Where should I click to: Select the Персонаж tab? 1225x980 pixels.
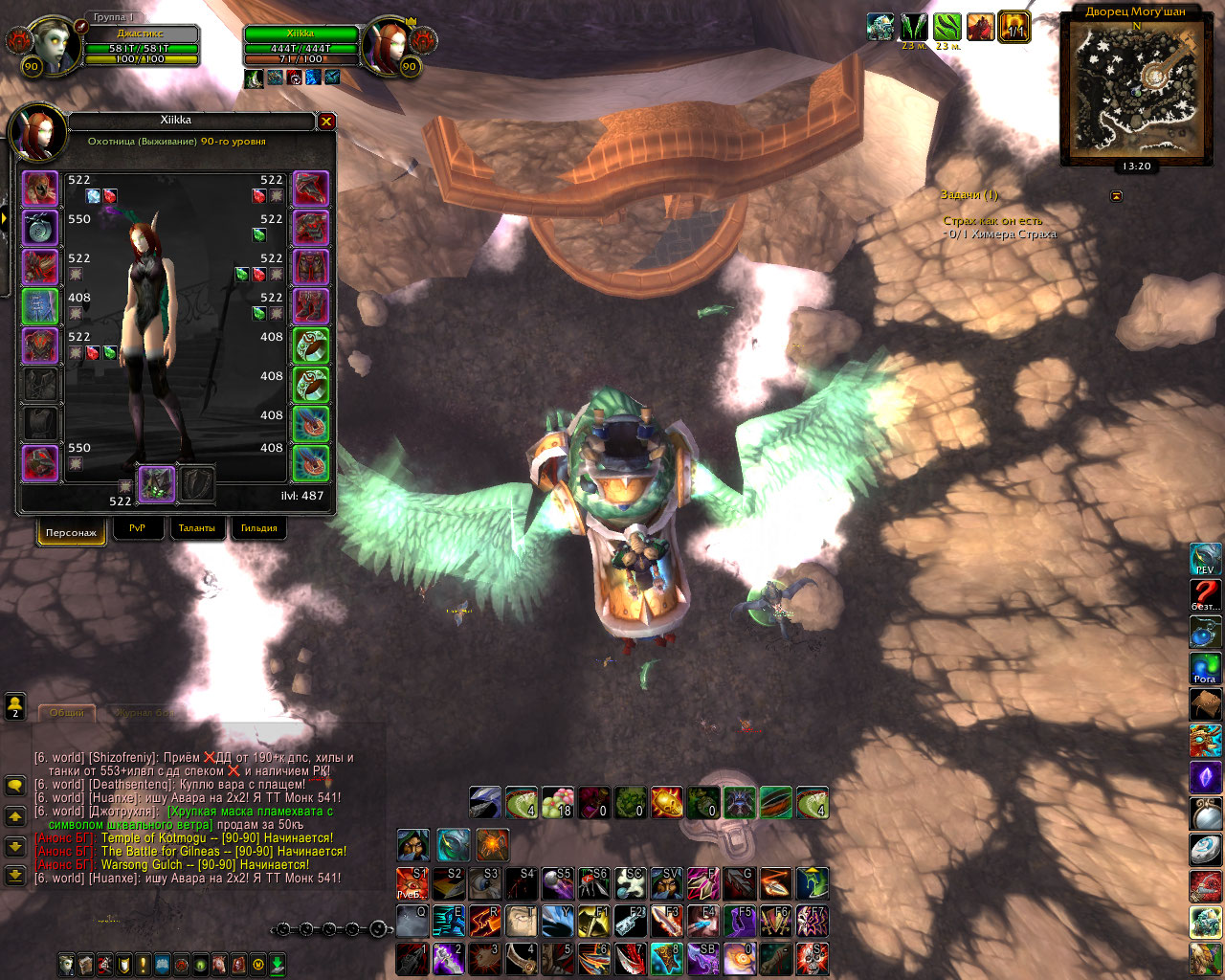[x=71, y=532]
